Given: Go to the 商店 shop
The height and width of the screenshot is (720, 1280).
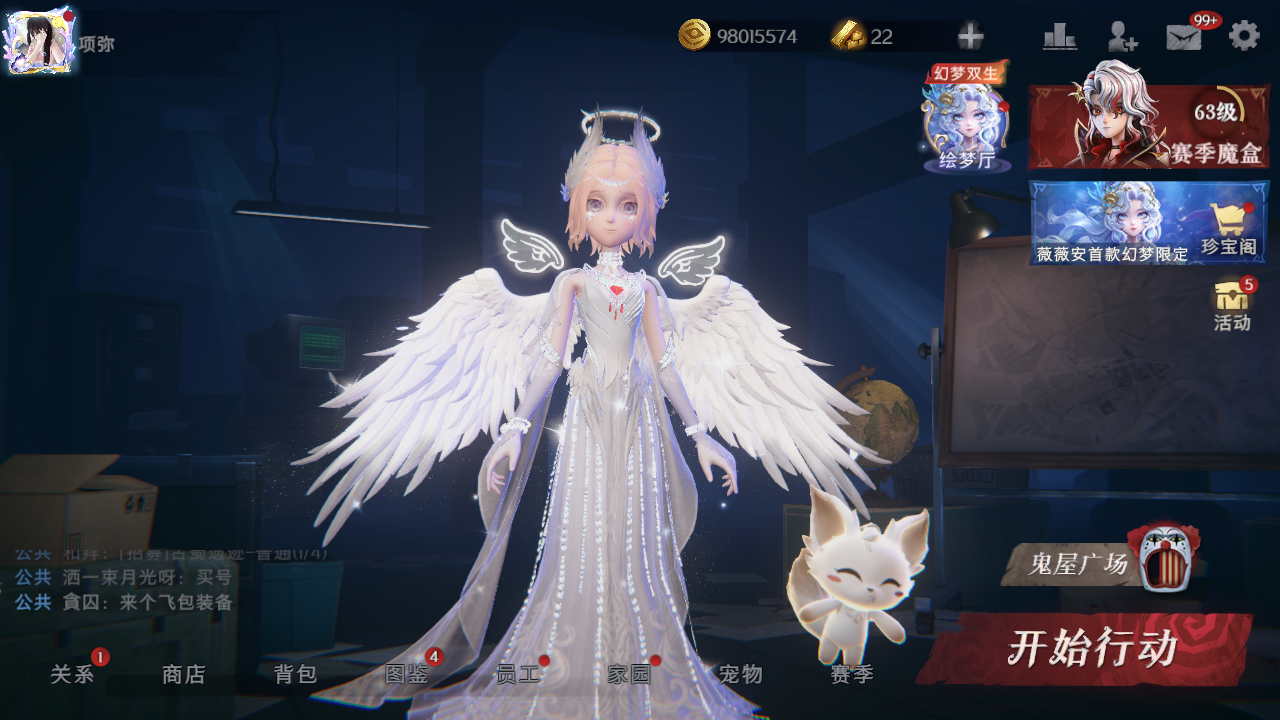Looking at the screenshot, I should tap(184, 674).
